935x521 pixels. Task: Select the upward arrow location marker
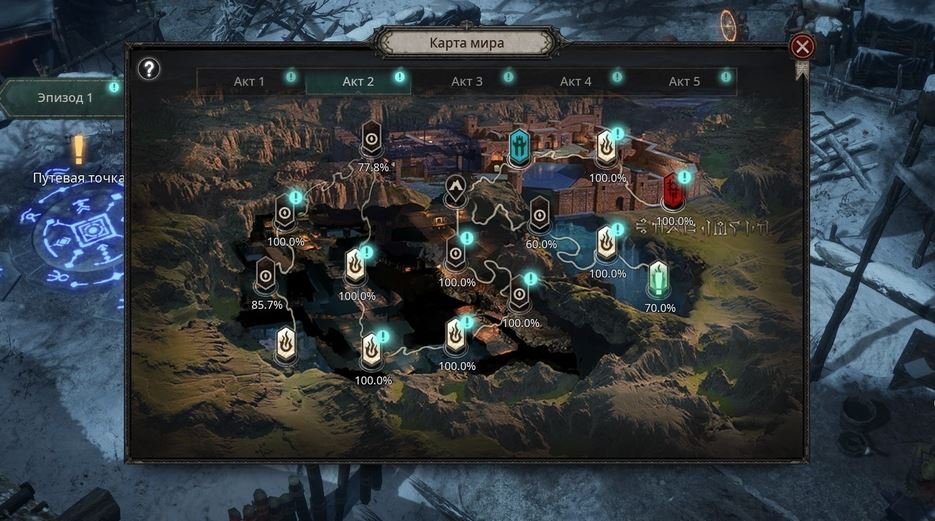pos(455,191)
